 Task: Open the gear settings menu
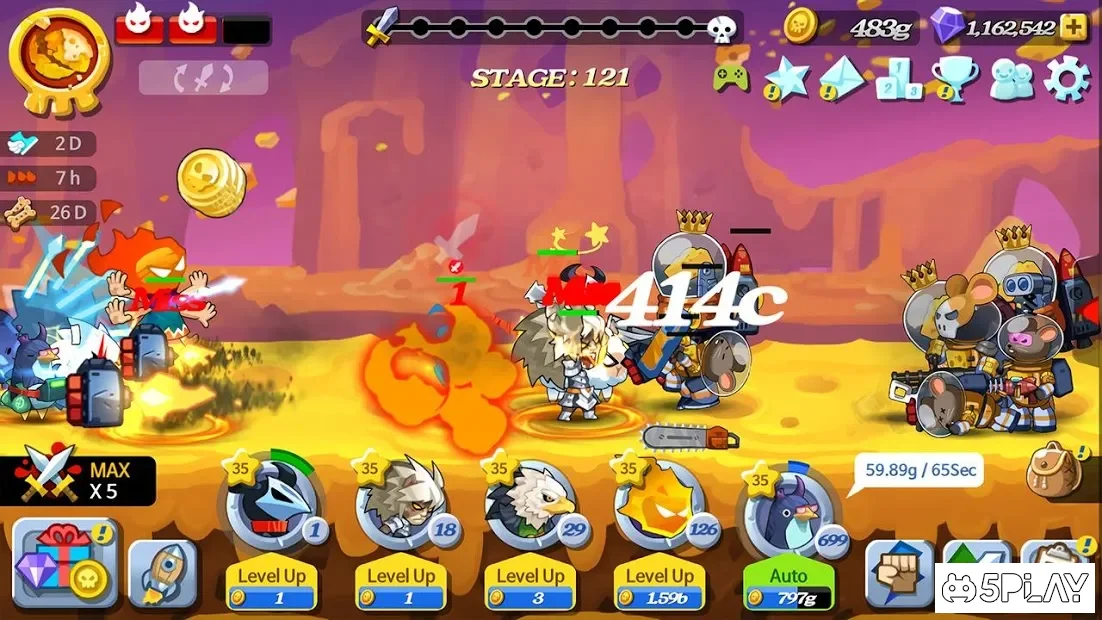pyautogui.click(x=1066, y=78)
